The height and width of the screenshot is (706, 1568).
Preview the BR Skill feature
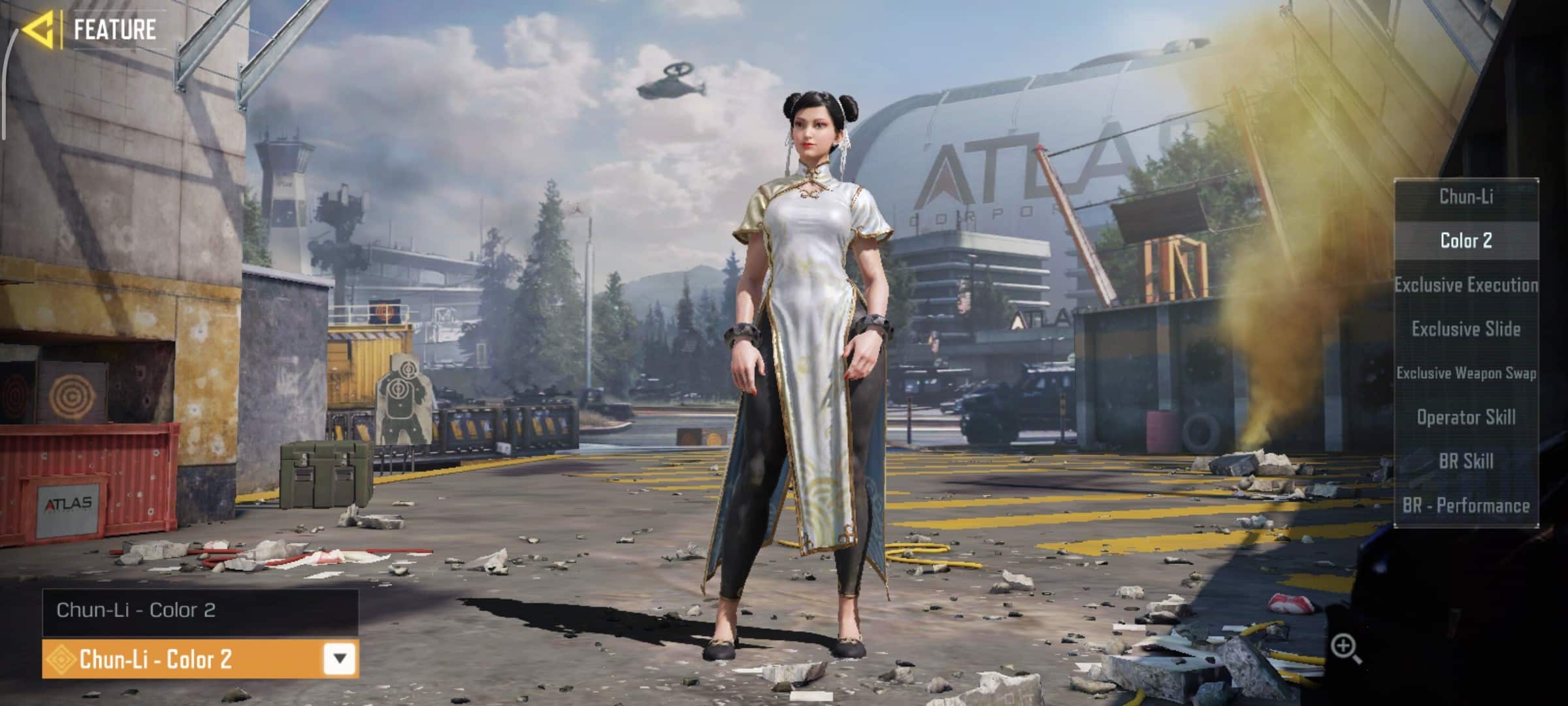click(1466, 462)
